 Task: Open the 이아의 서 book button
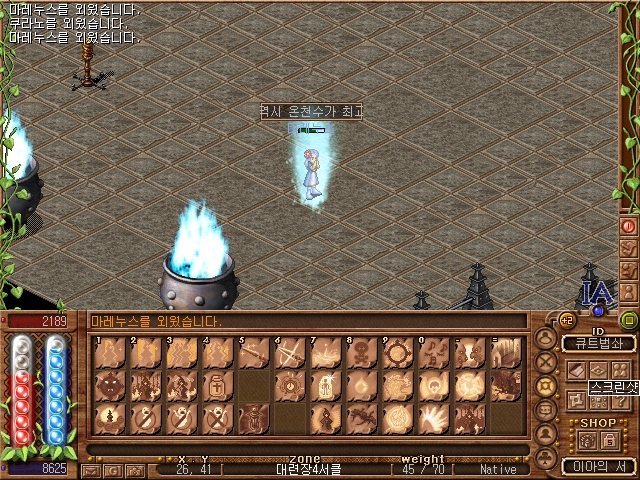599,465
